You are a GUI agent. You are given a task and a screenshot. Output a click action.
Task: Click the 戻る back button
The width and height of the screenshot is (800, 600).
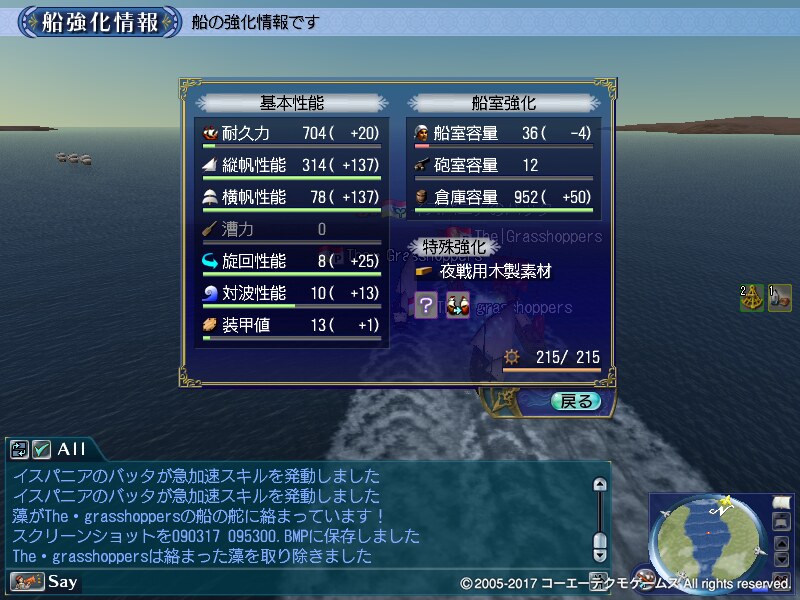pos(576,401)
